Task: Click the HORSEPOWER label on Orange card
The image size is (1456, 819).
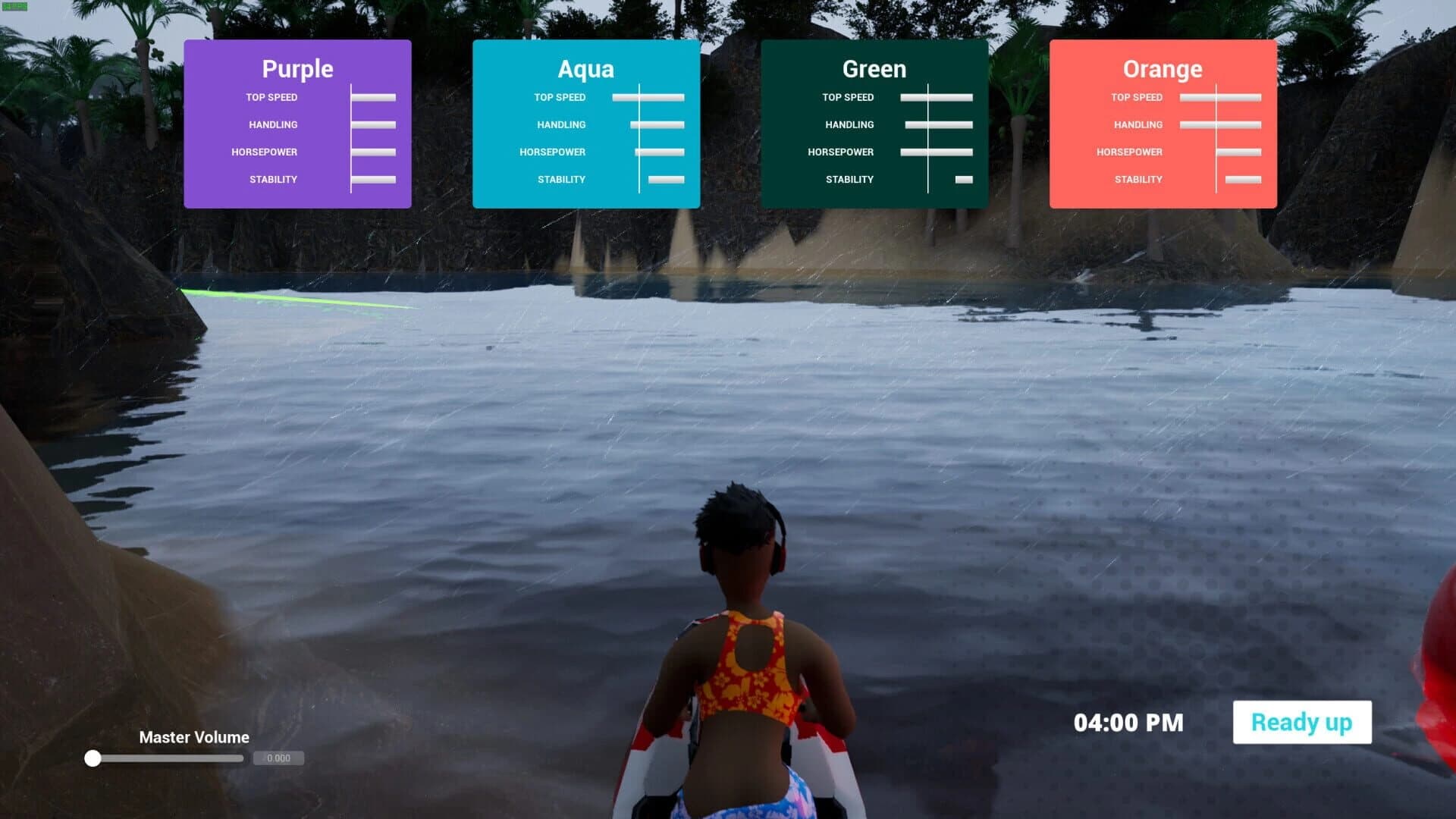Action: click(1130, 152)
